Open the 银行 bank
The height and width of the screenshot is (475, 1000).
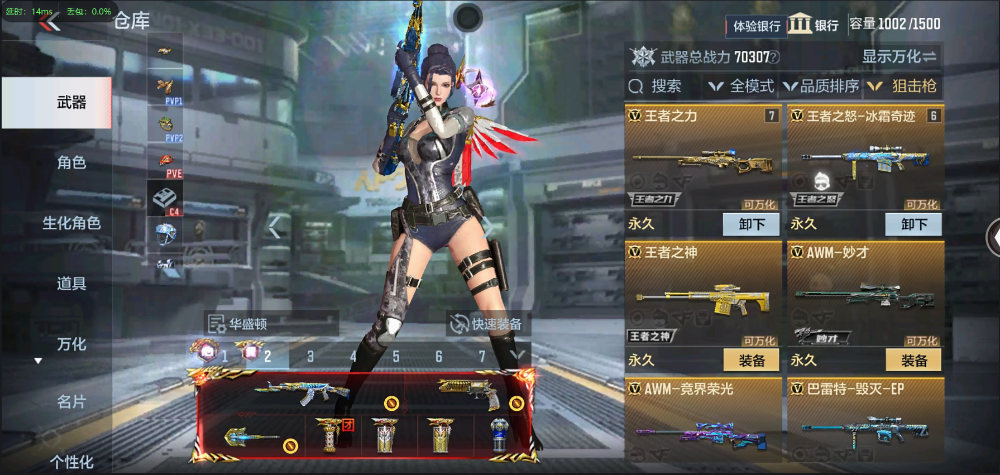tap(812, 26)
